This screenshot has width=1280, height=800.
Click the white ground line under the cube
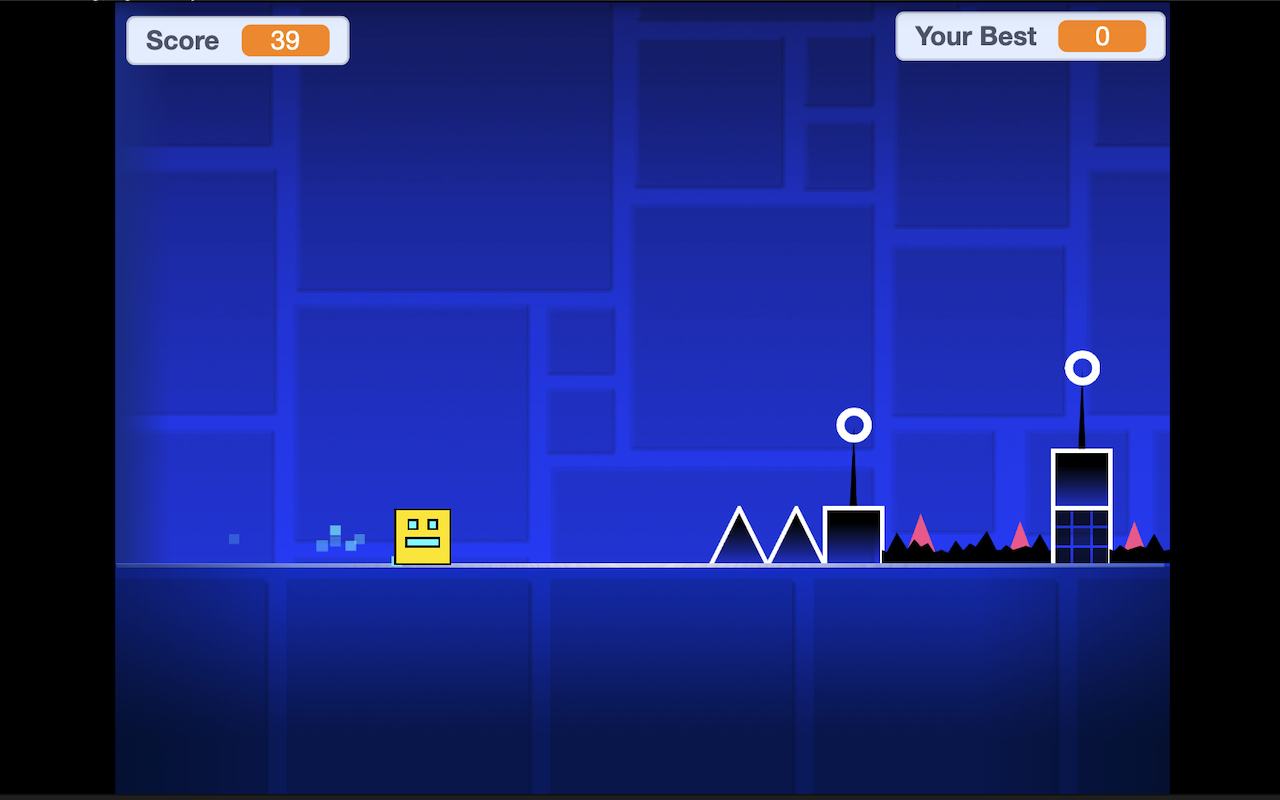point(423,567)
